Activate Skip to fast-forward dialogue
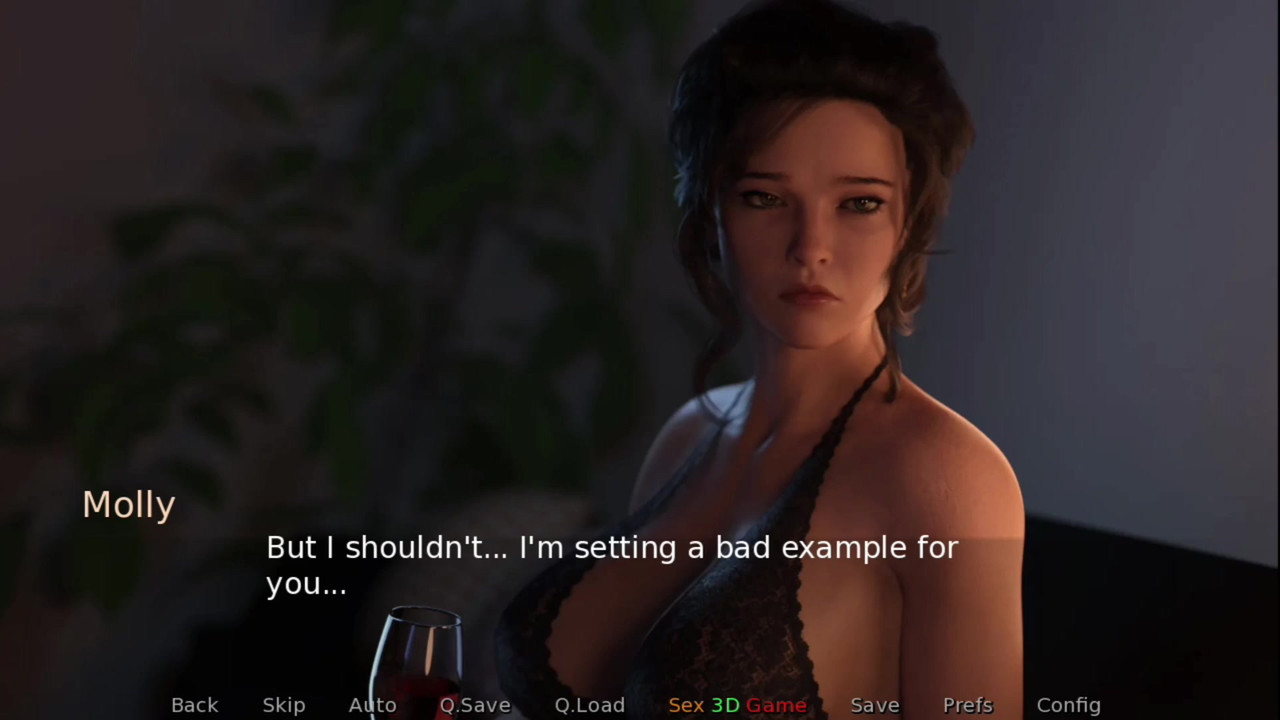Viewport: 1280px width, 720px height. 284,705
